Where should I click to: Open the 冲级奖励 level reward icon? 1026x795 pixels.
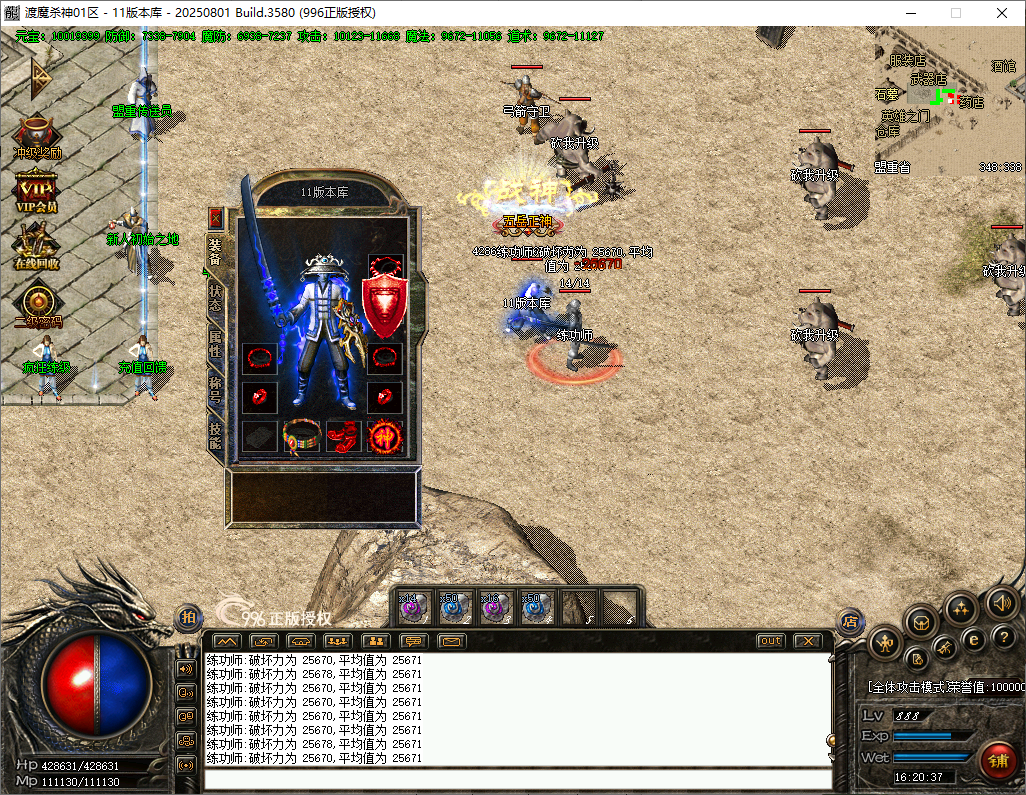point(37,135)
